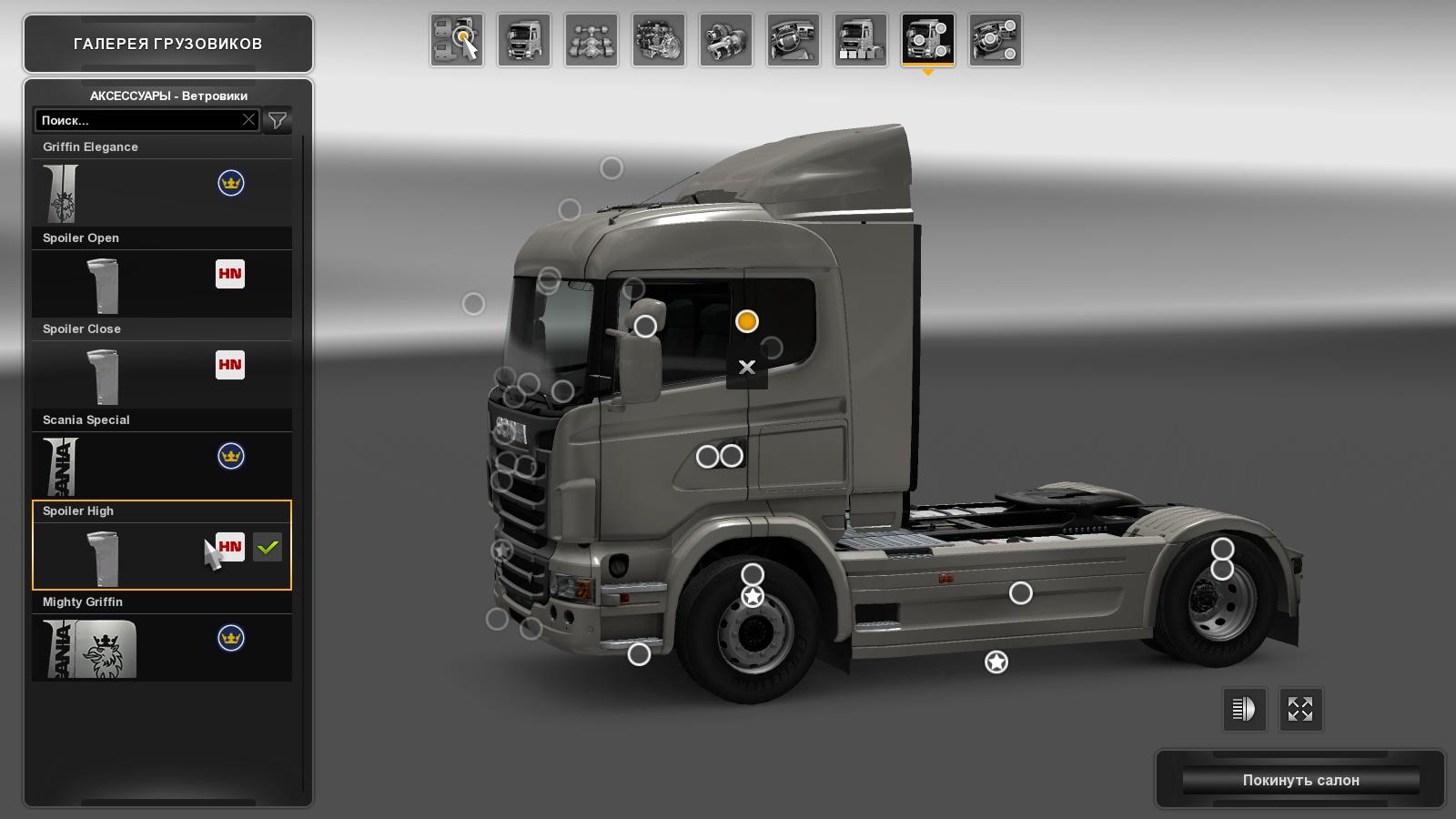Open the accessory filter funnel button
The height and width of the screenshot is (819, 1456).
pyautogui.click(x=278, y=120)
